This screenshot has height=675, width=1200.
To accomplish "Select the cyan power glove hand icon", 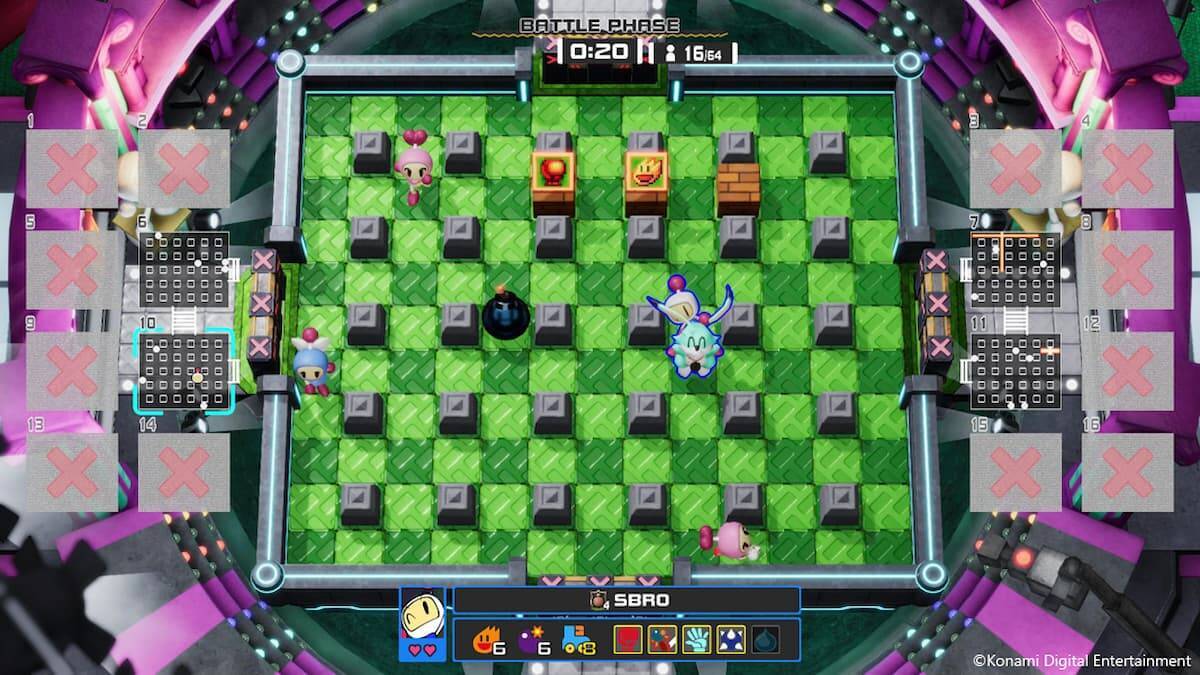I will (x=696, y=640).
